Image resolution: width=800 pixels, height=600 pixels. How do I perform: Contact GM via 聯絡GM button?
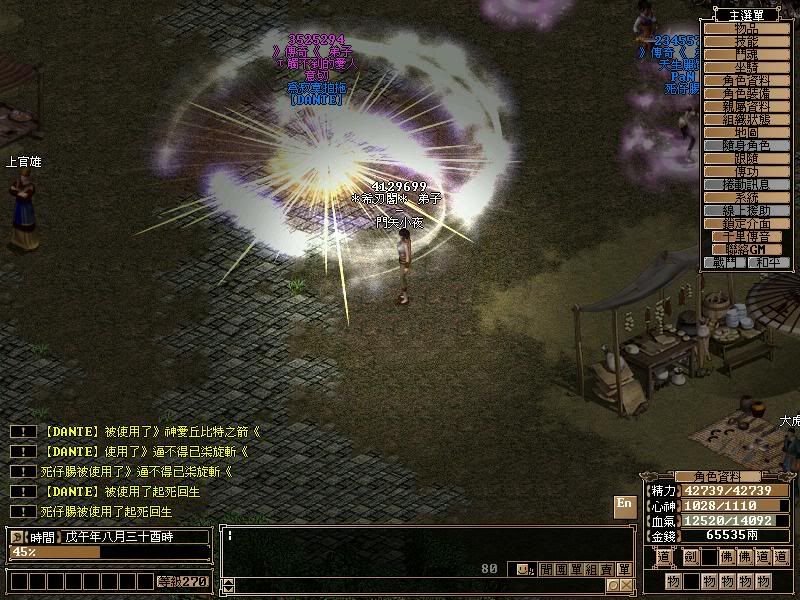(747, 250)
